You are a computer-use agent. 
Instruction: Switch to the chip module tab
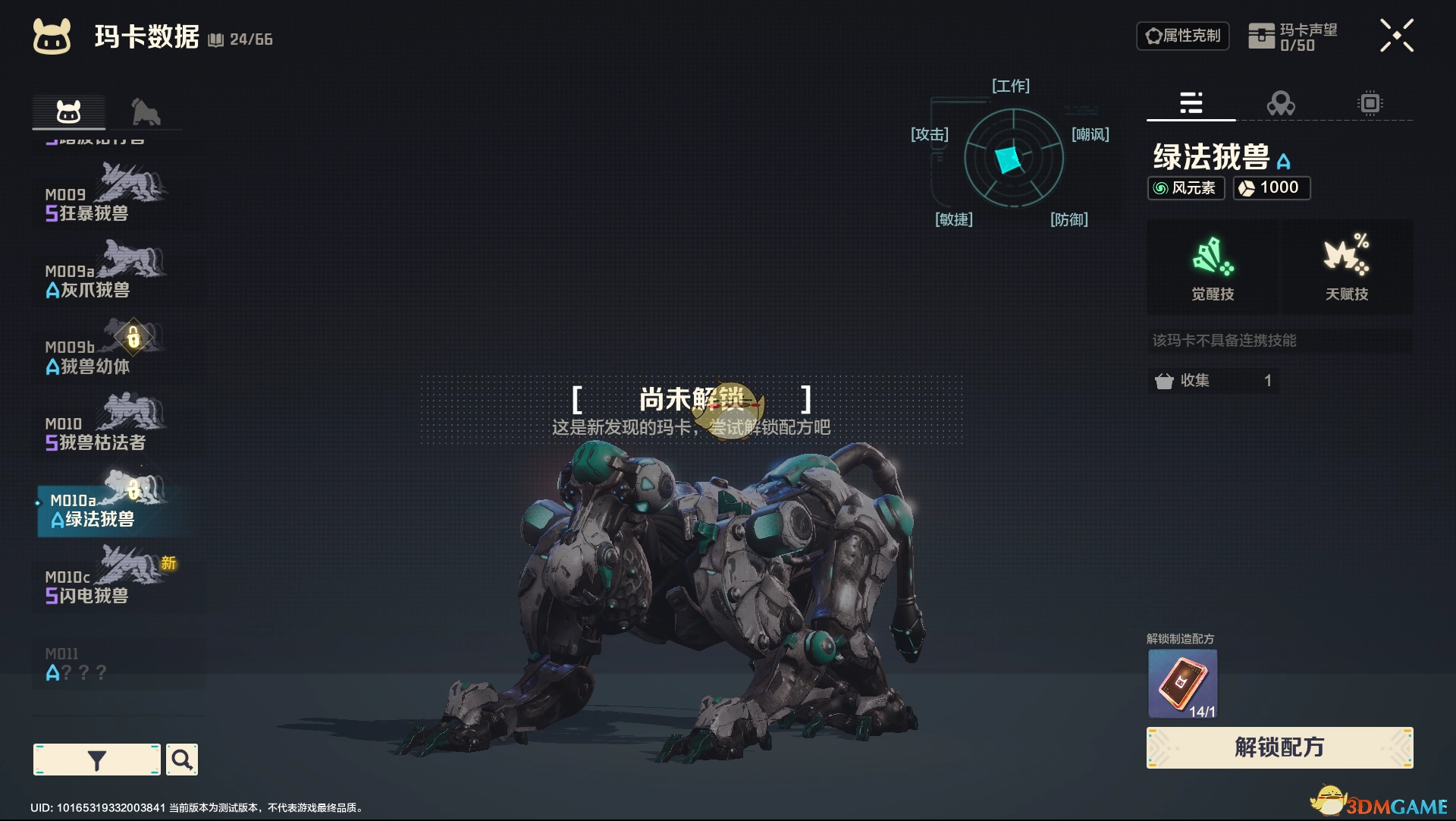pyautogui.click(x=1370, y=103)
